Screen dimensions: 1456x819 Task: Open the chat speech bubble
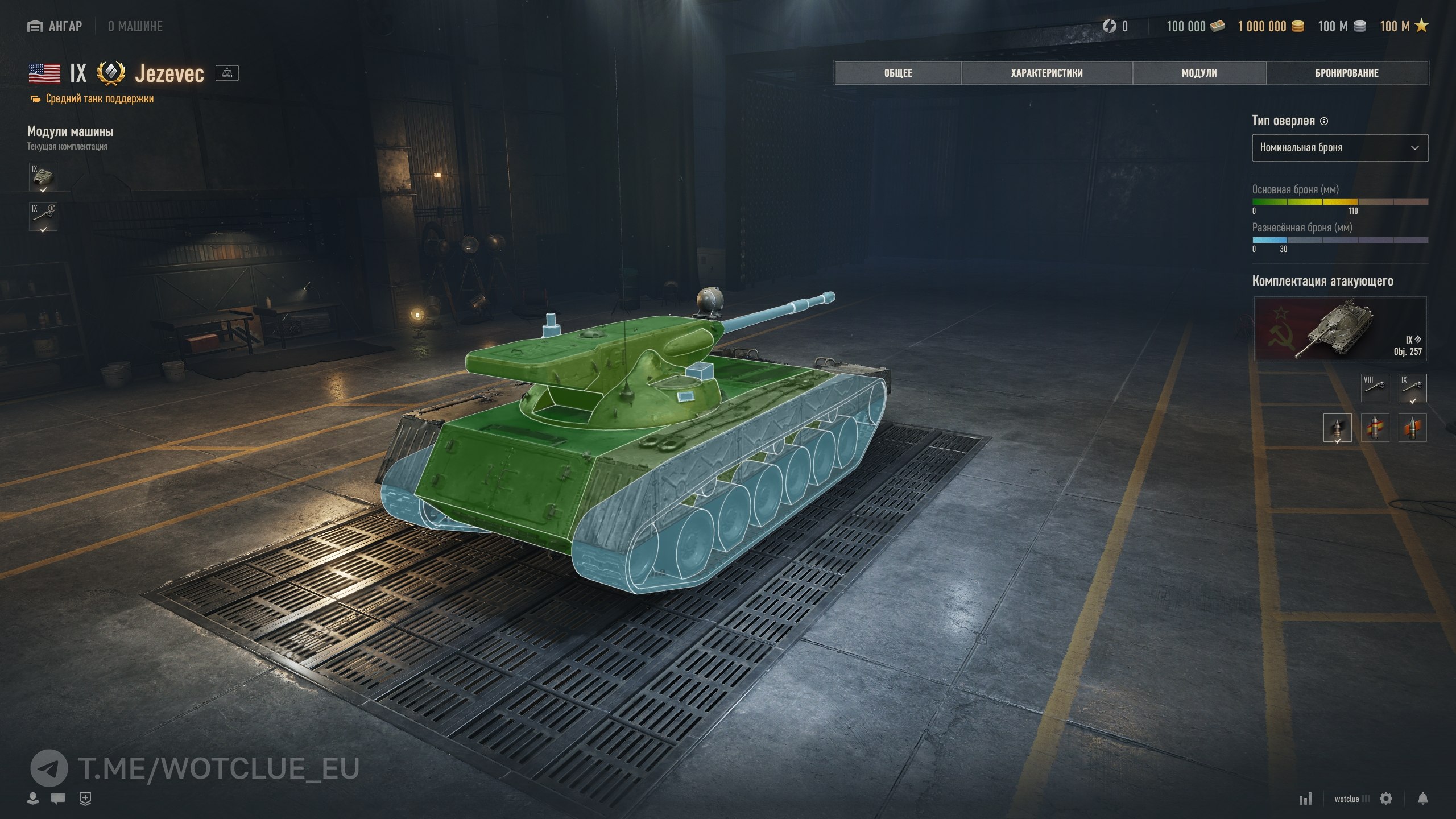pos(58,799)
